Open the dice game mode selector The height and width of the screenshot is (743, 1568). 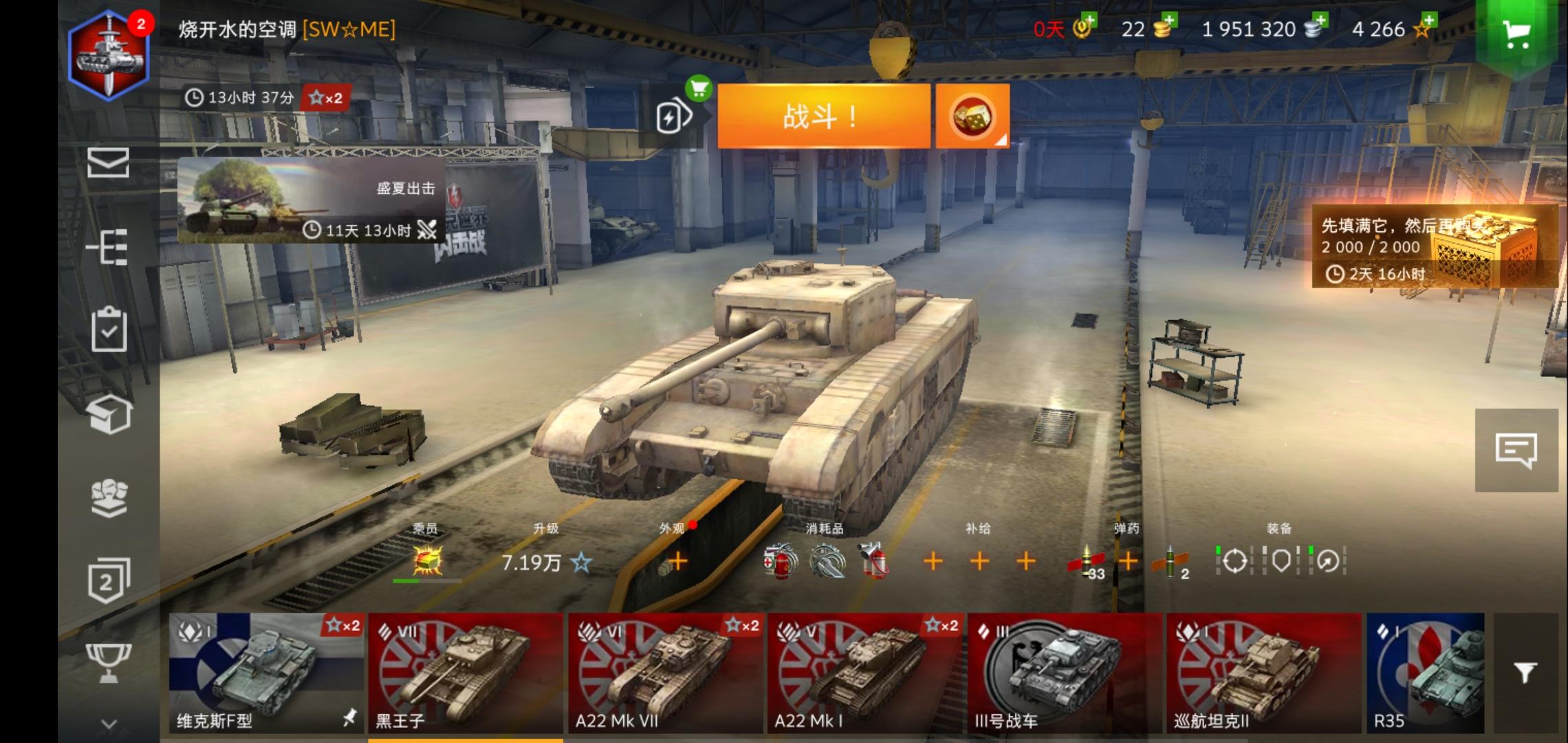pyautogui.click(x=972, y=116)
